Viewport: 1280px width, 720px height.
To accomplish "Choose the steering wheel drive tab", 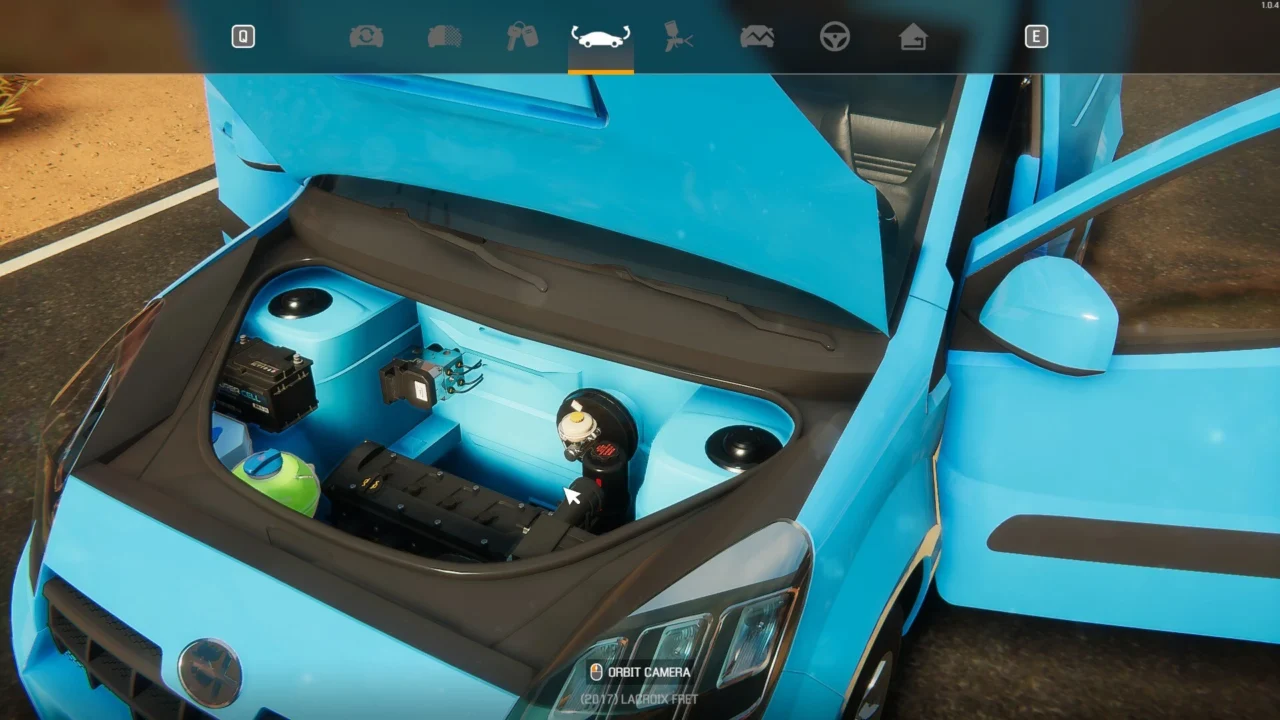I will (835, 37).
